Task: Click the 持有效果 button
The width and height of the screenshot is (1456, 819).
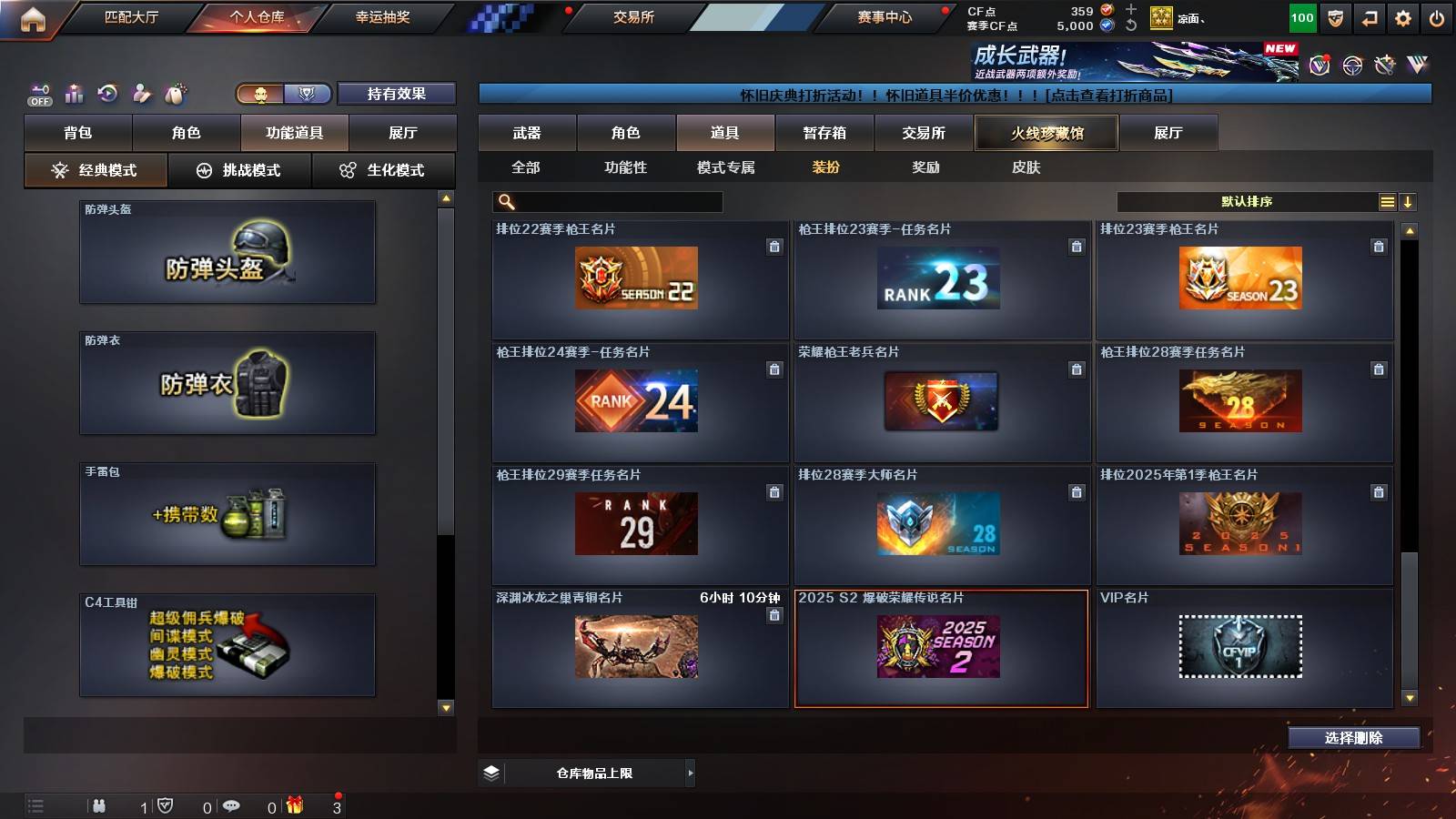Action: click(x=397, y=94)
